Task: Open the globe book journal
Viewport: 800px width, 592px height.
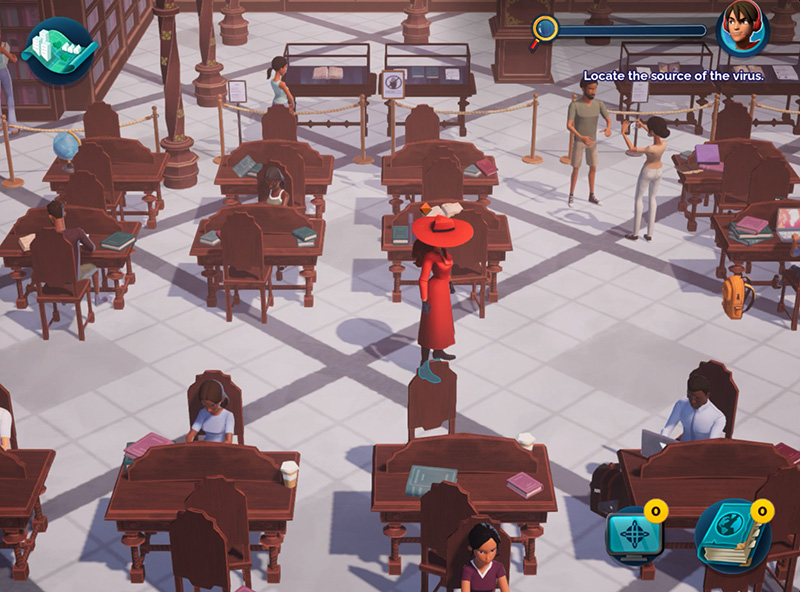Action: click(731, 534)
